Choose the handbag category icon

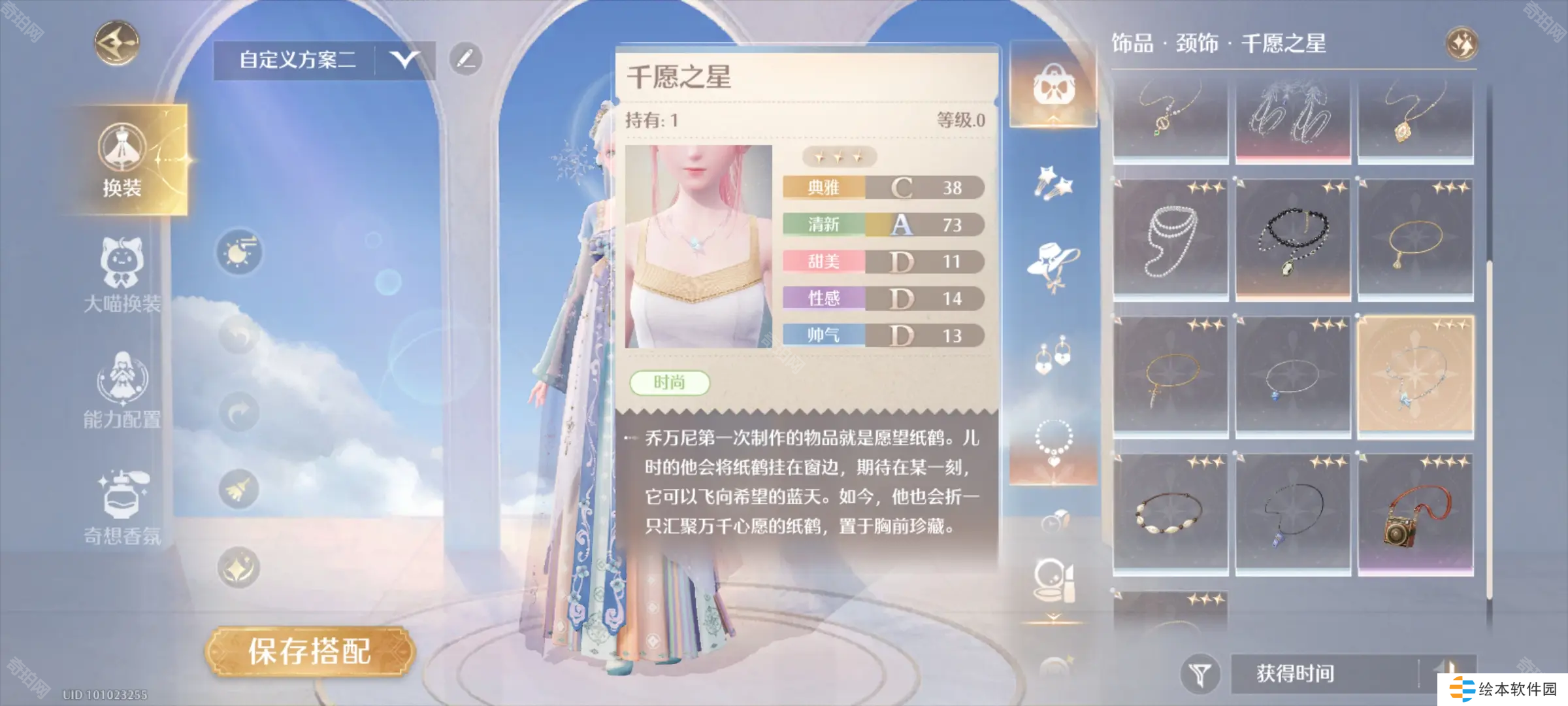tap(1053, 85)
